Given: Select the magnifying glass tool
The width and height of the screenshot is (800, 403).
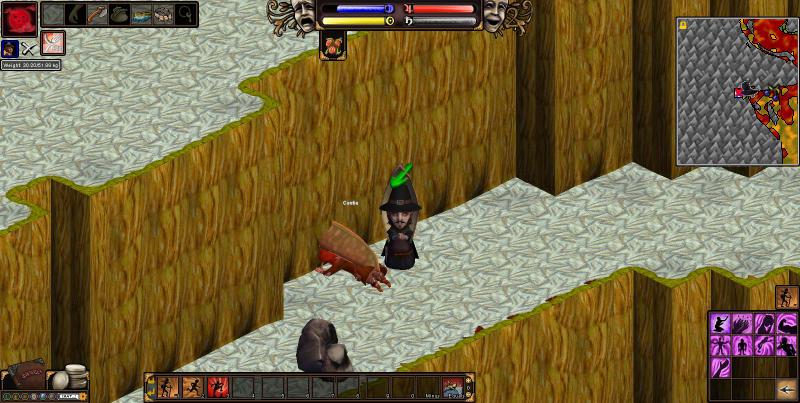Looking at the screenshot, I should [186, 15].
